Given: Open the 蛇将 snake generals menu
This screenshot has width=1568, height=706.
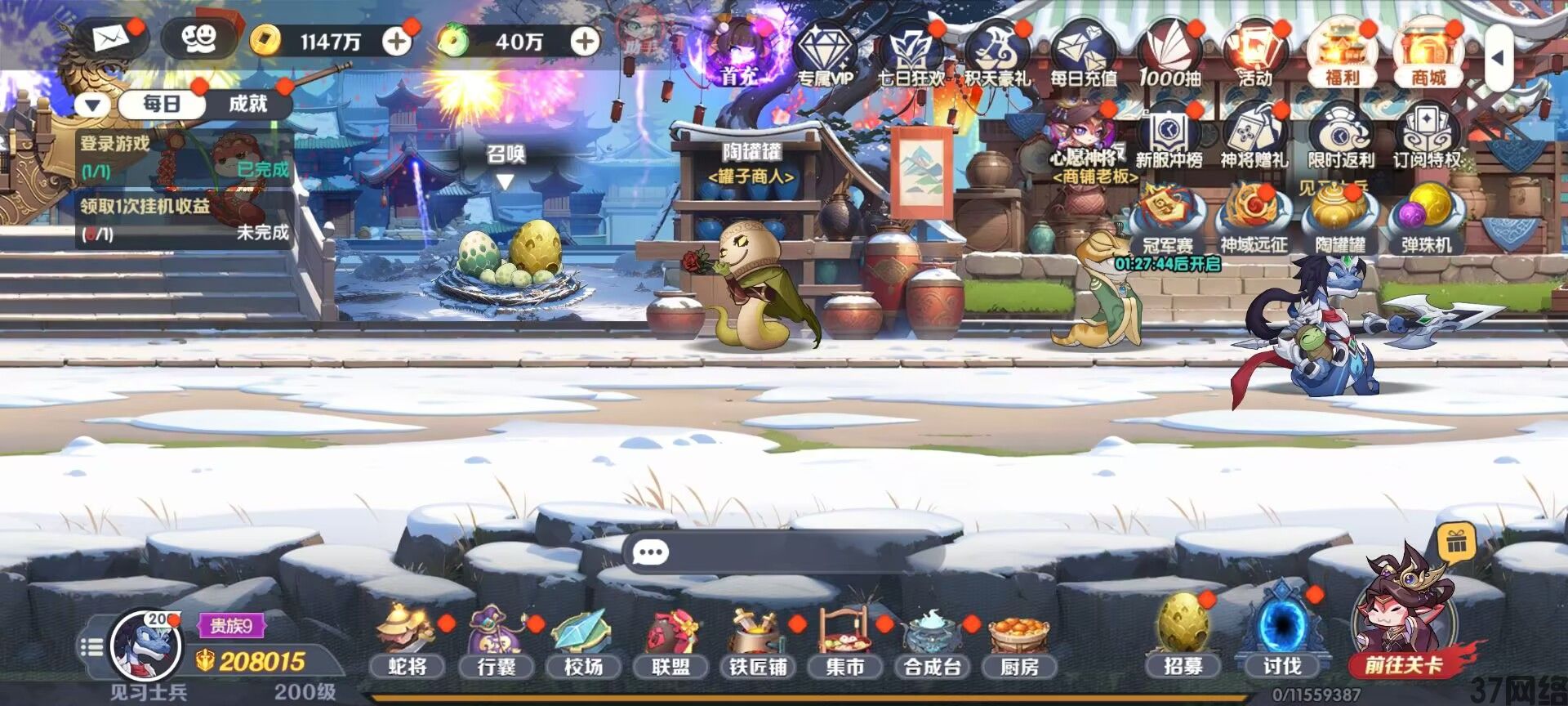Looking at the screenshot, I should pyautogui.click(x=407, y=642).
